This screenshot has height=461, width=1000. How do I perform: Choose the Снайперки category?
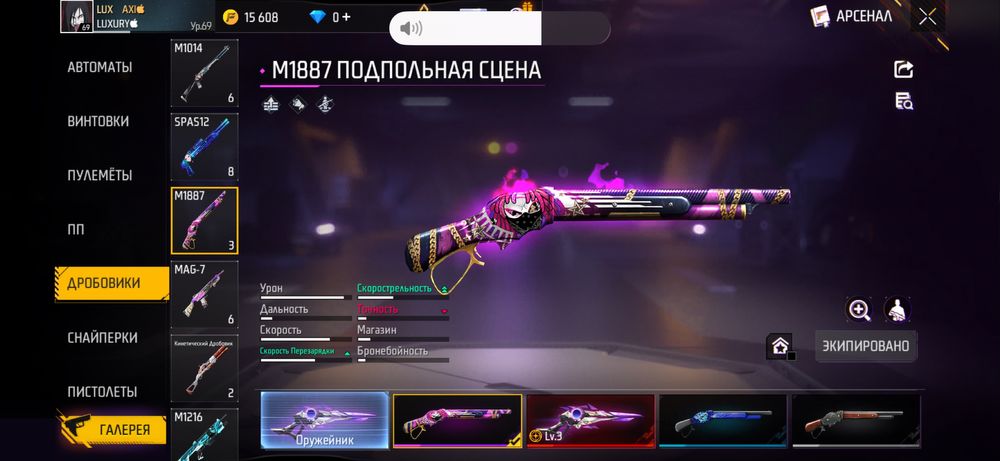pos(102,338)
